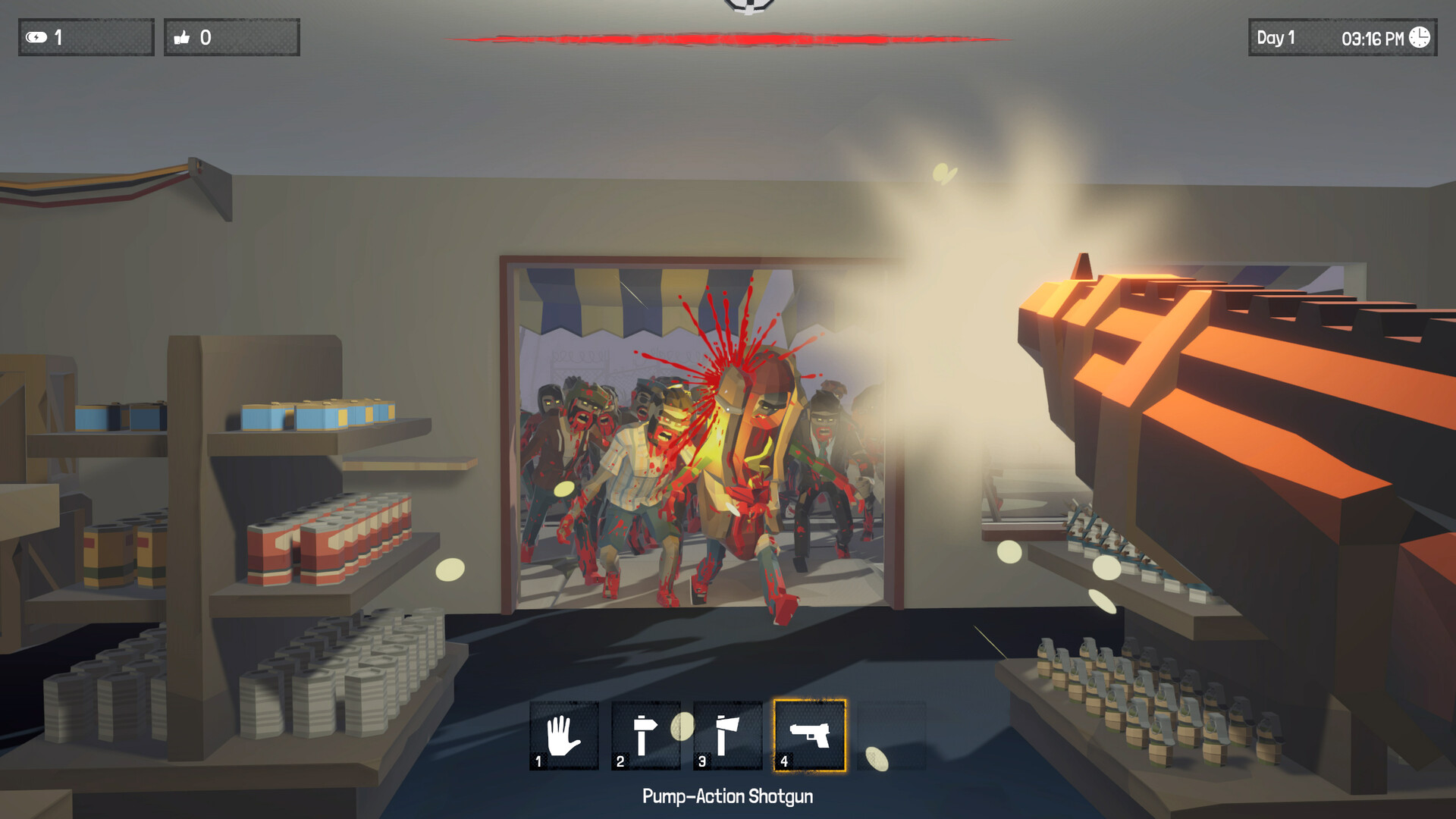Equip the hammer from slot 2
The width and height of the screenshot is (1456, 819).
pyautogui.click(x=645, y=734)
